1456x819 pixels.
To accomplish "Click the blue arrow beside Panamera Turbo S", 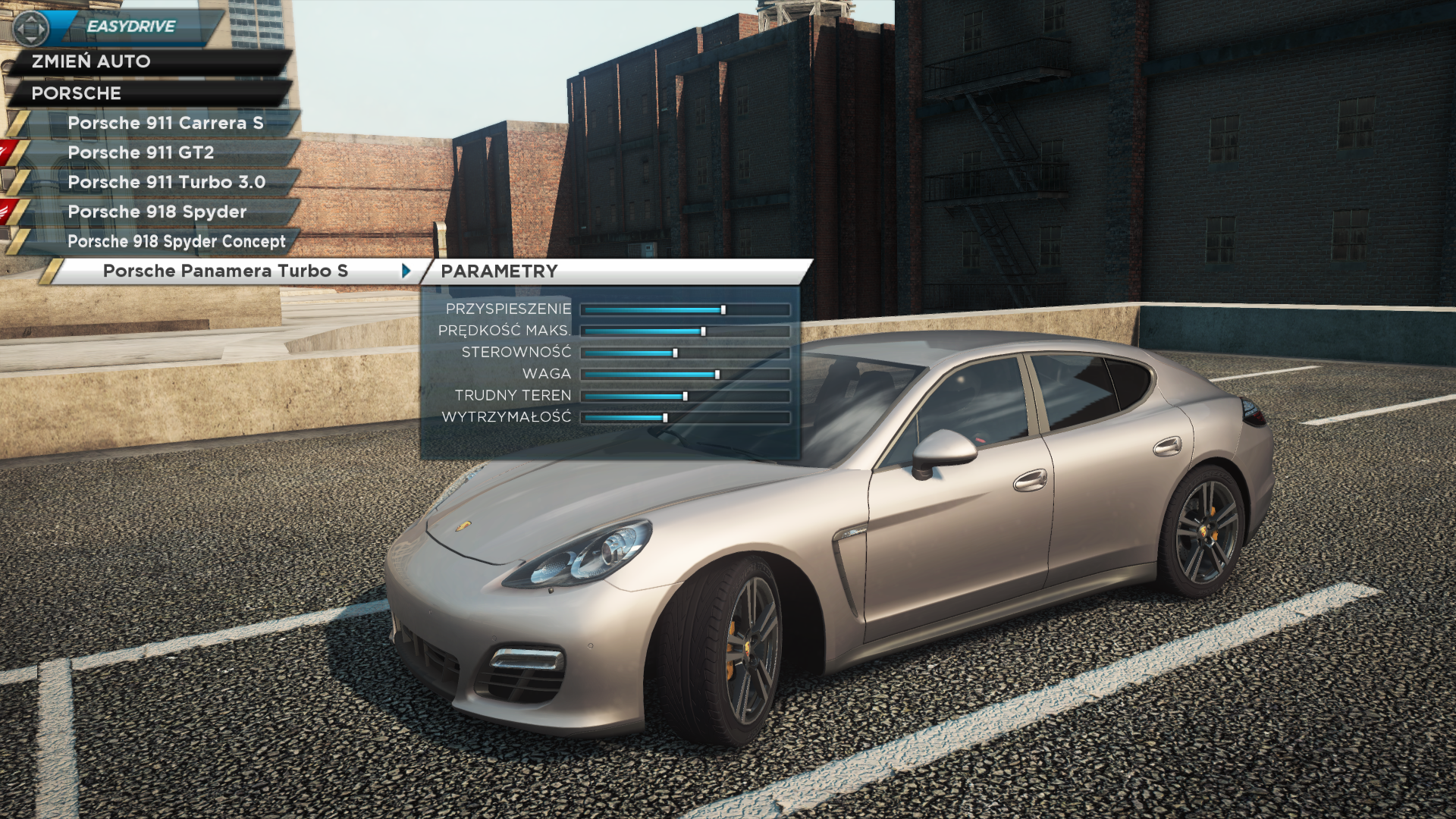I will 406,271.
